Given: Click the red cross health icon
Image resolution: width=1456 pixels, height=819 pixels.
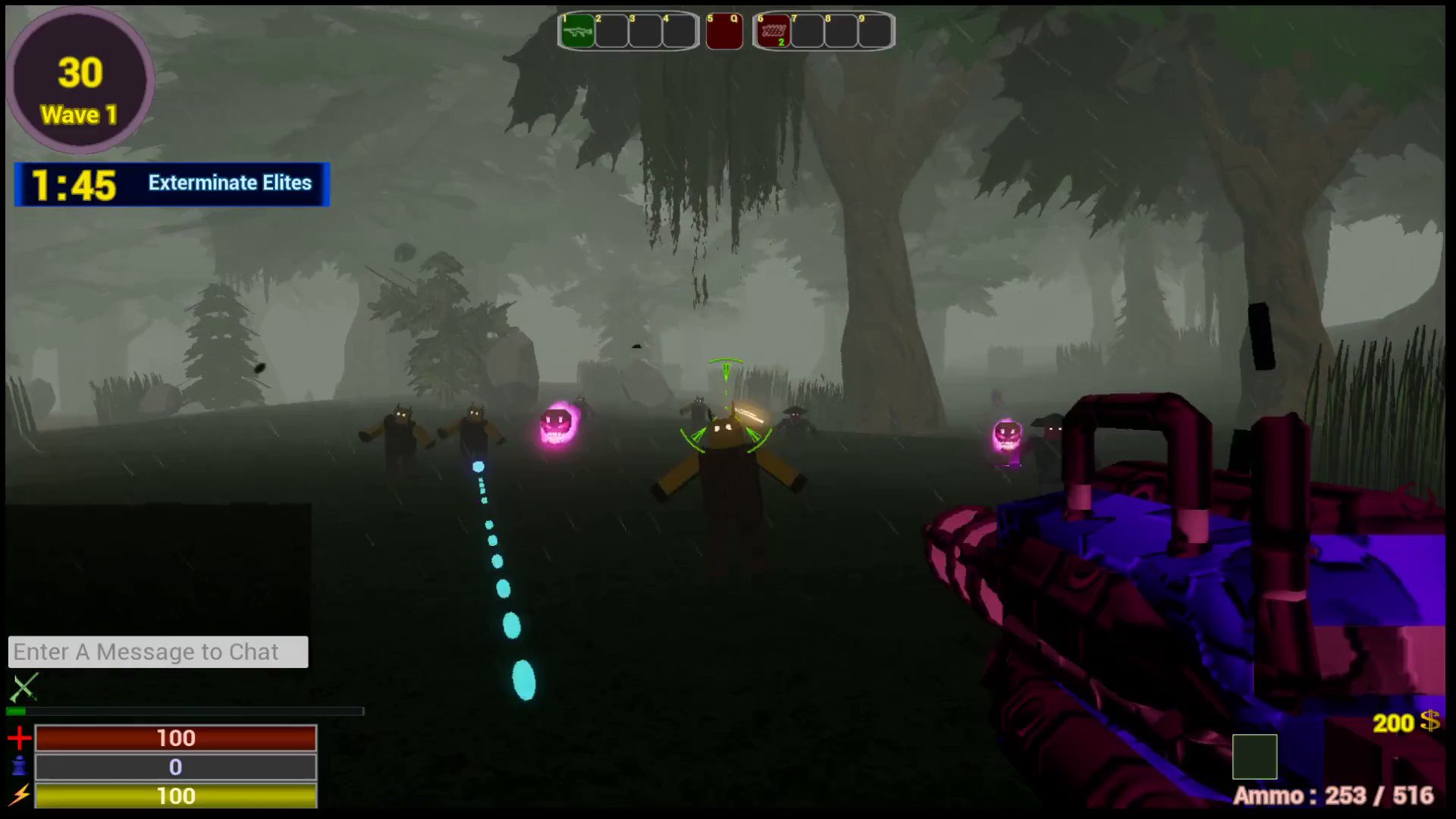Looking at the screenshot, I should (x=20, y=737).
